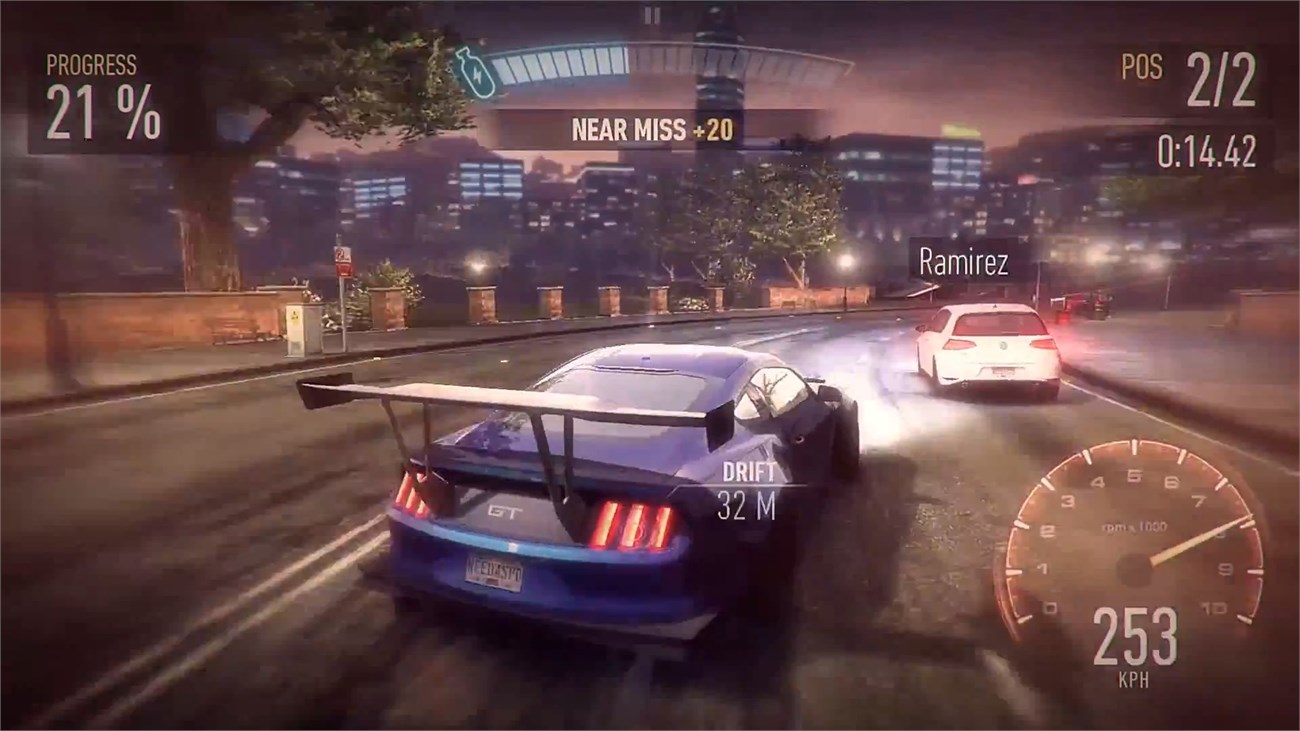Select the POS heading label
Viewport: 1300px width, 731px height.
click(1141, 65)
